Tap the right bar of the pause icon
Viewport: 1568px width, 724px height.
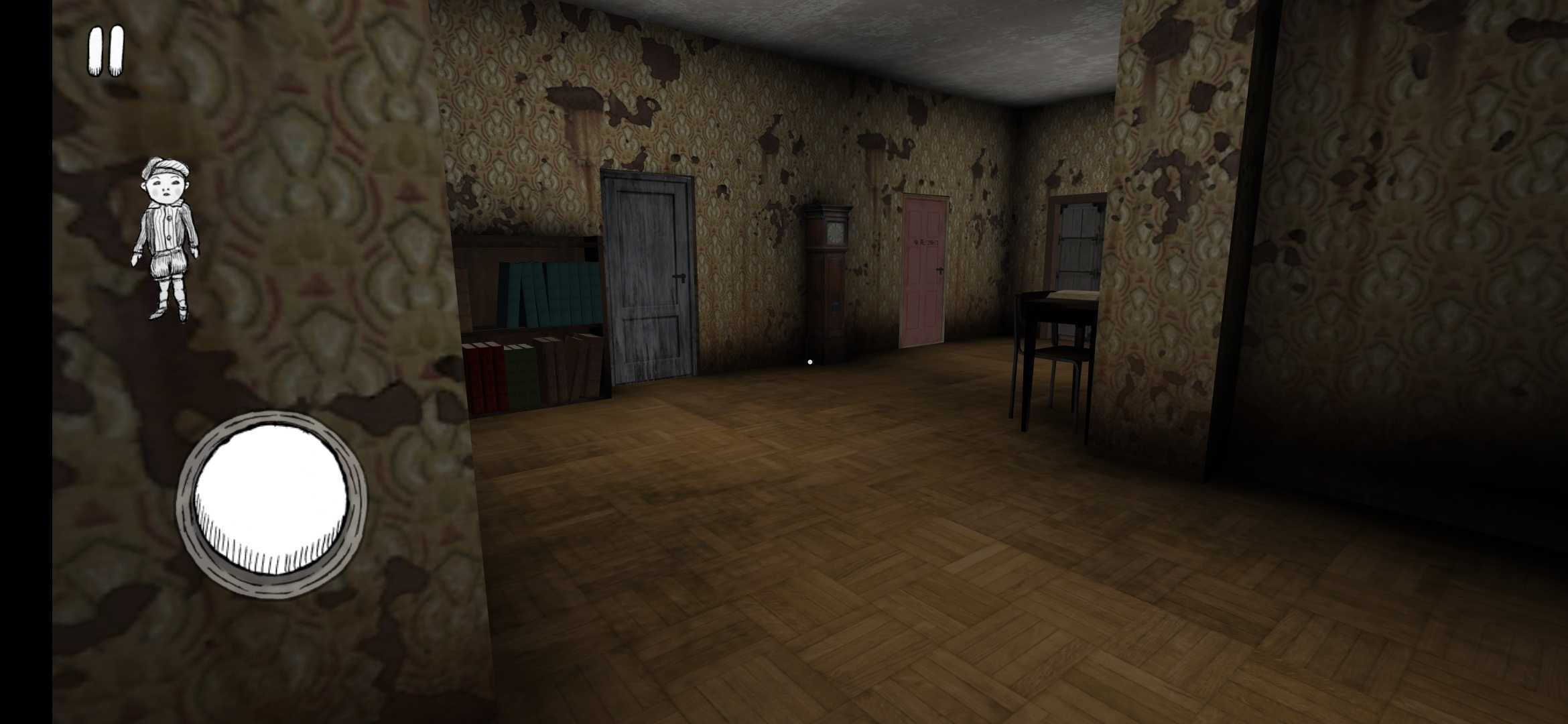pyautogui.click(x=115, y=50)
